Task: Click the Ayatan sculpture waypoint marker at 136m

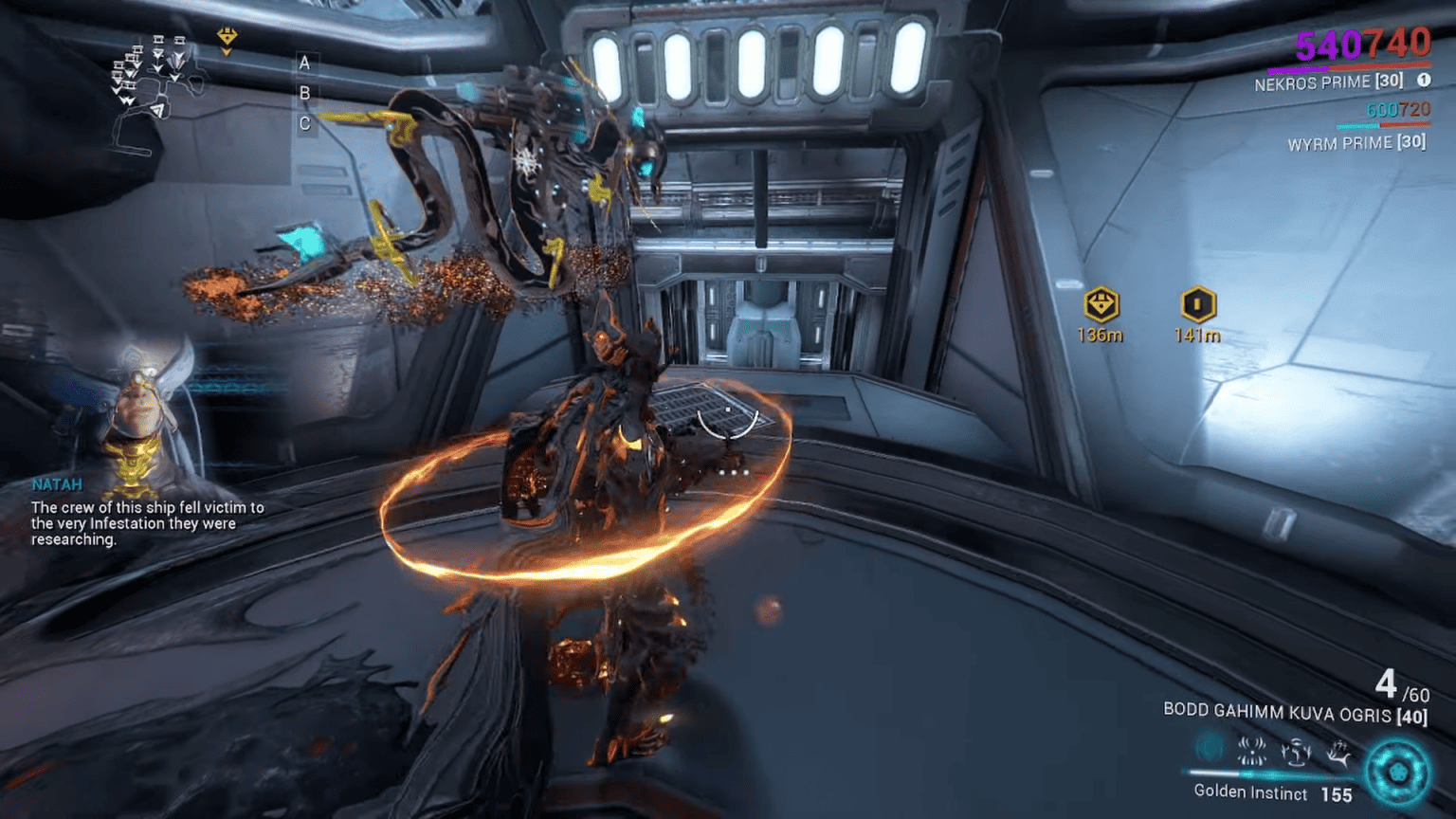Action: 1100,305
